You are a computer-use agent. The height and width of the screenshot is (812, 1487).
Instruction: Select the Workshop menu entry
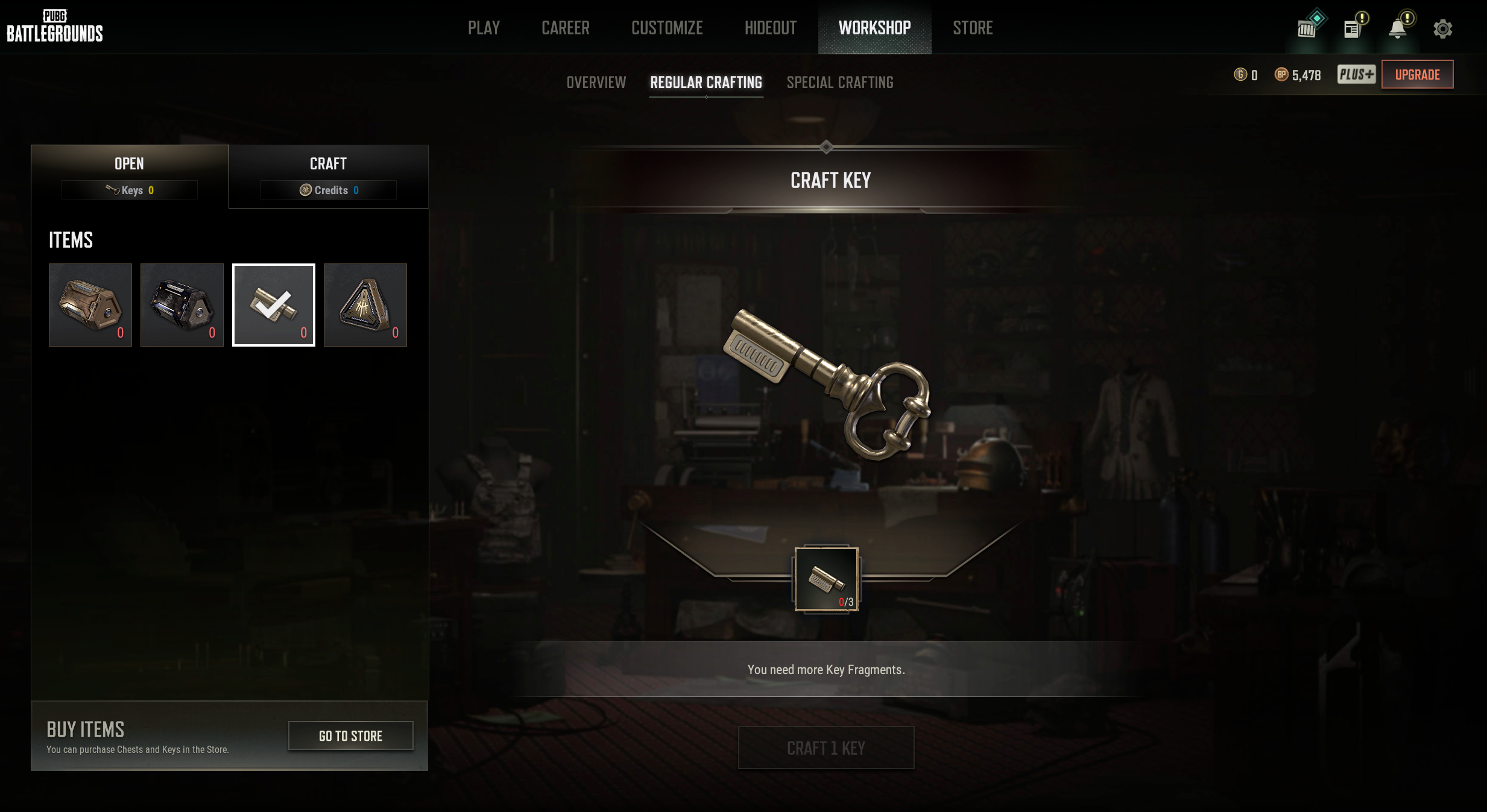tap(874, 28)
